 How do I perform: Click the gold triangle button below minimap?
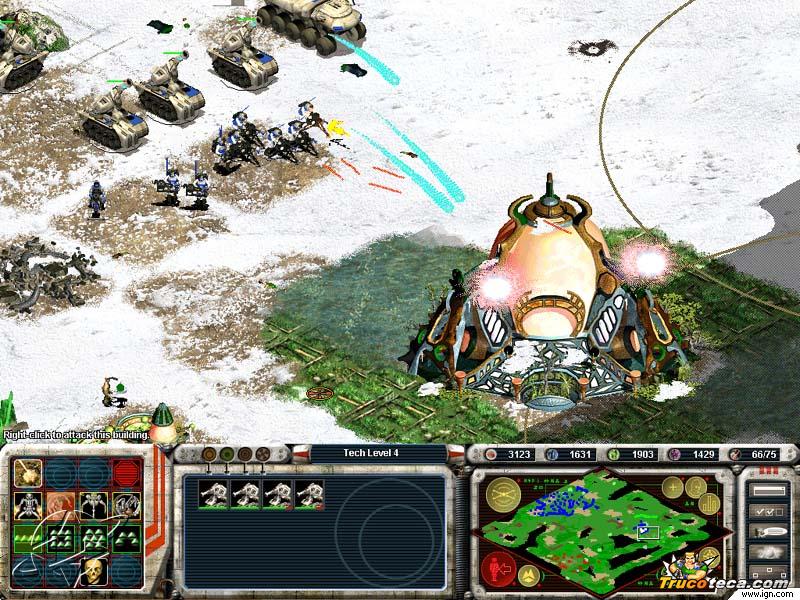click(528, 575)
